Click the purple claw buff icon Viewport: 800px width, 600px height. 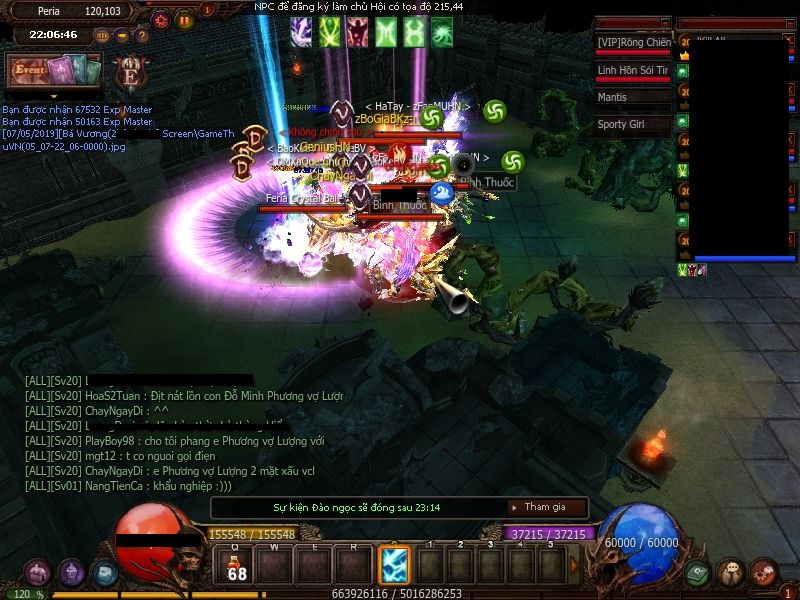(301, 32)
